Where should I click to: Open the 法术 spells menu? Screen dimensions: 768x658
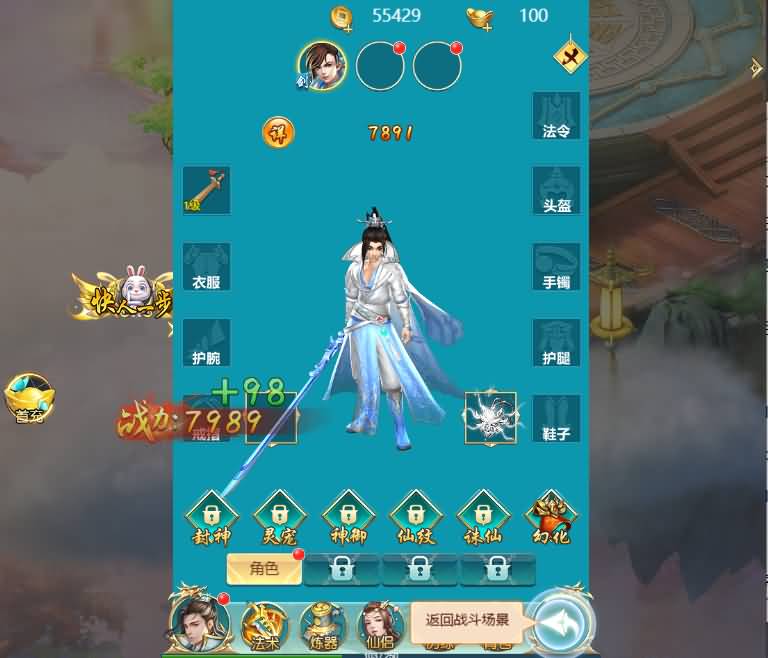264,624
